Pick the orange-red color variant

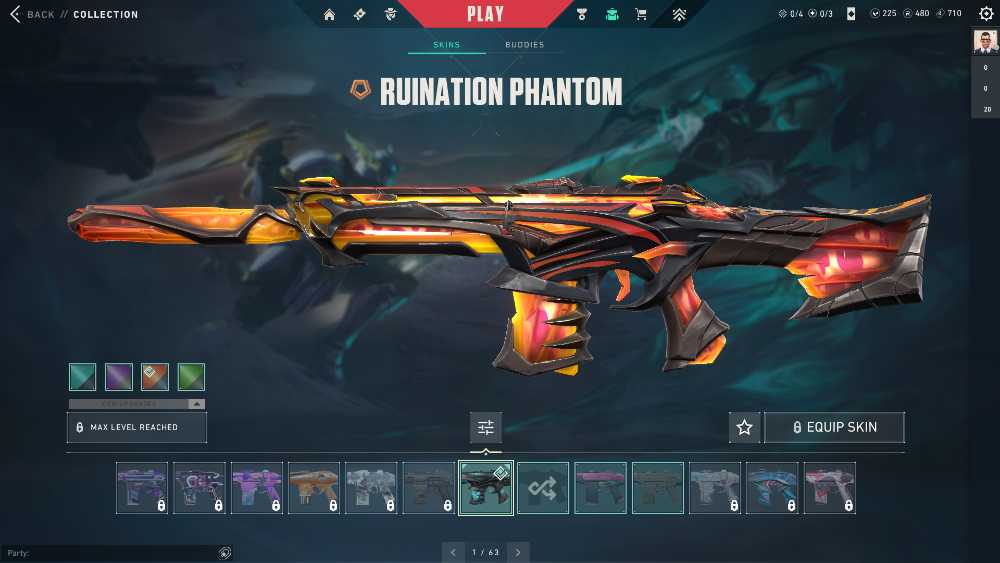point(155,377)
